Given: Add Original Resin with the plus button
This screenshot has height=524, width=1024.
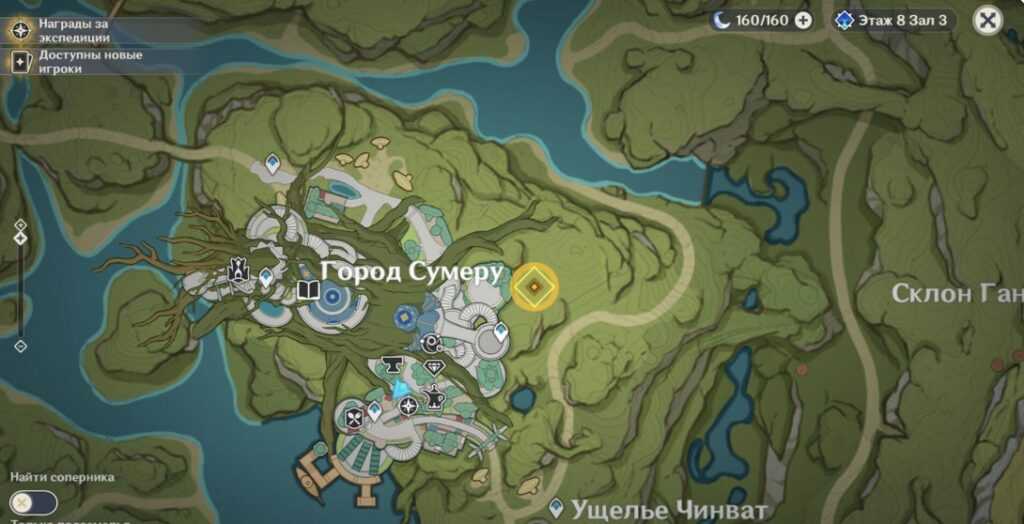Looking at the screenshot, I should pyautogui.click(x=802, y=20).
